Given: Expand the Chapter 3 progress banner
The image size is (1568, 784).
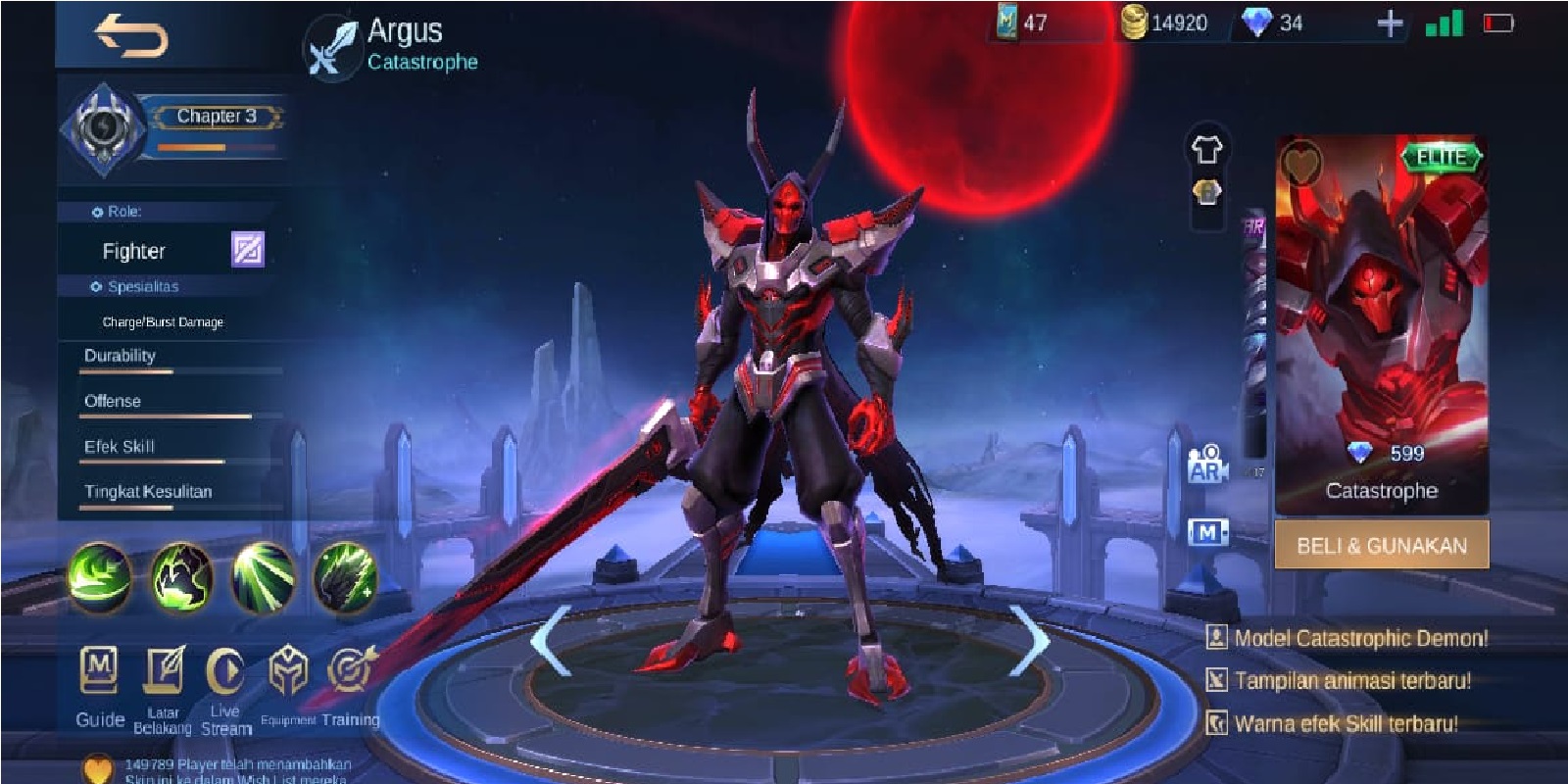Looking at the screenshot, I should [218, 118].
